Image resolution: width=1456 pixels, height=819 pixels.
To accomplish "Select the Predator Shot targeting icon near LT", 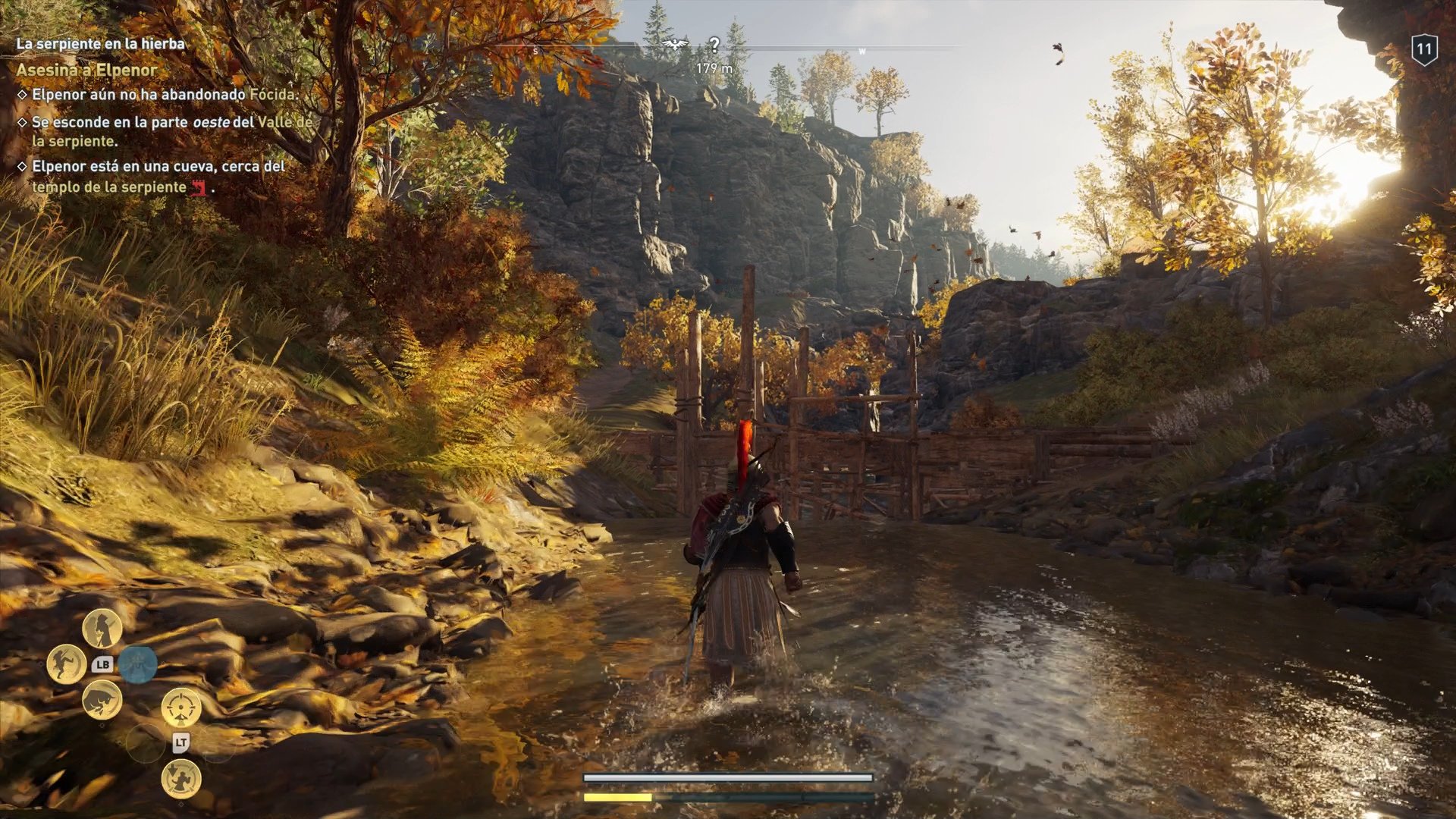I will 181,708.
